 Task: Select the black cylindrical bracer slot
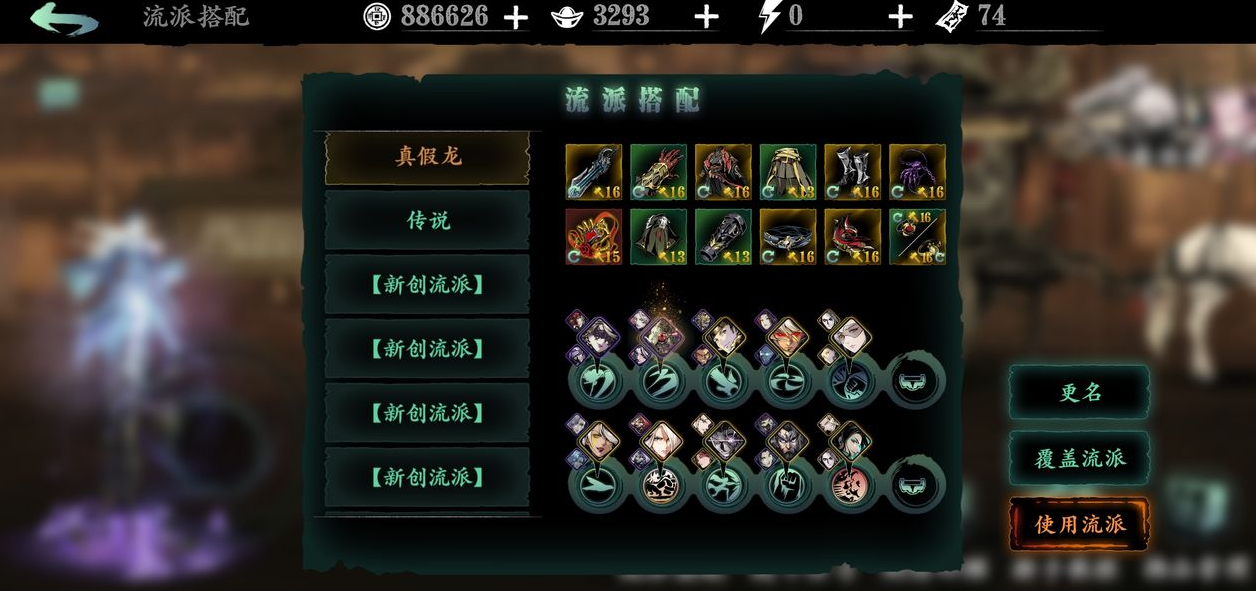pyautogui.click(x=723, y=237)
